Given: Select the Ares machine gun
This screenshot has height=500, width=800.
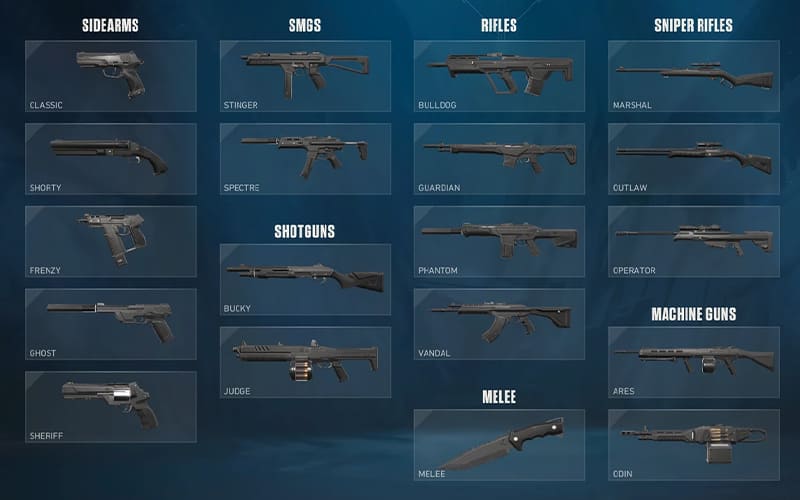Looking at the screenshot, I should coord(694,362).
